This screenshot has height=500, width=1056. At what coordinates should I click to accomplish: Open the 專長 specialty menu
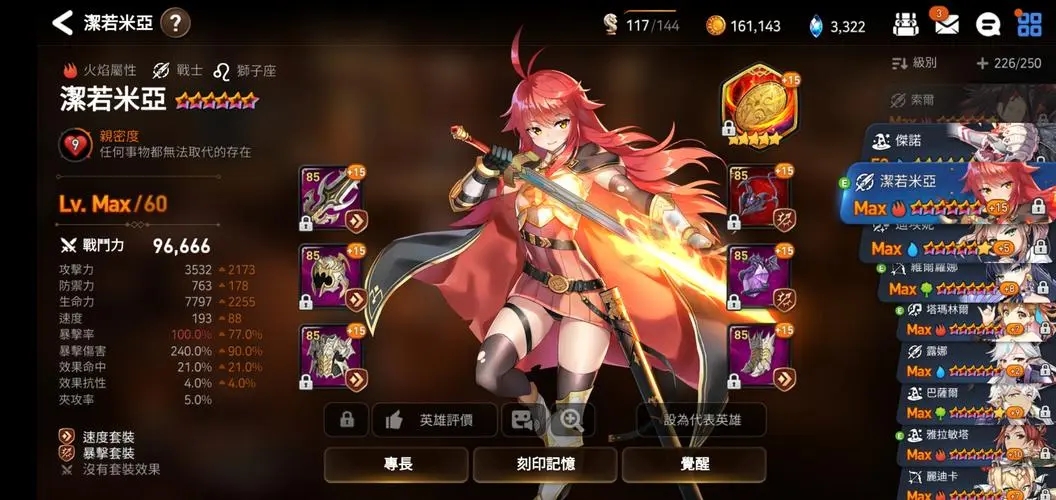(397, 465)
